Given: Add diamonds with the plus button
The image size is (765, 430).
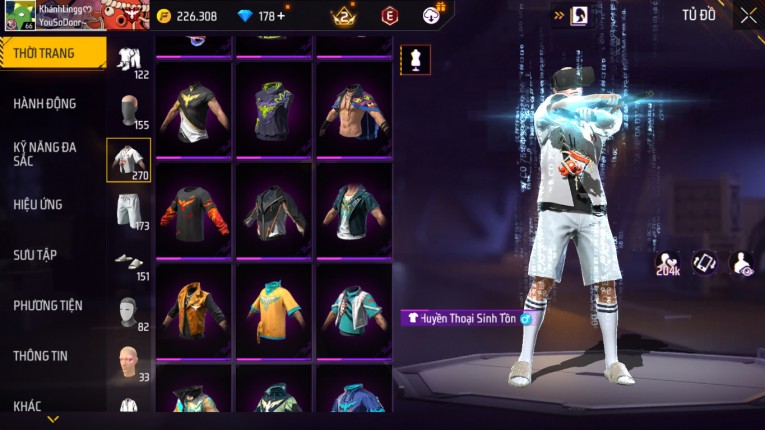Looking at the screenshot, I should (x=279, y=16).
